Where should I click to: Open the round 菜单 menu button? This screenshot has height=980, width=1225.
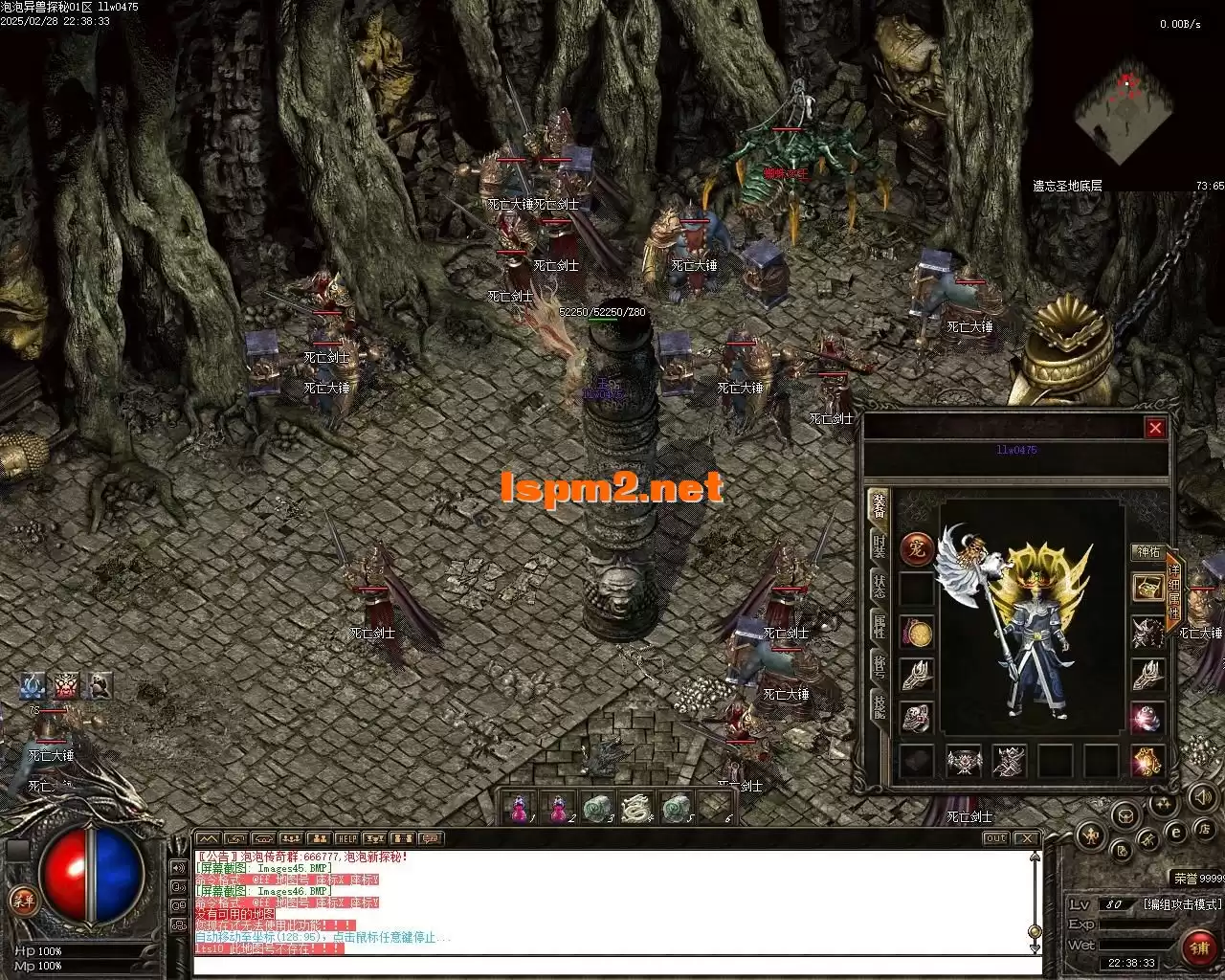[22, 901]
